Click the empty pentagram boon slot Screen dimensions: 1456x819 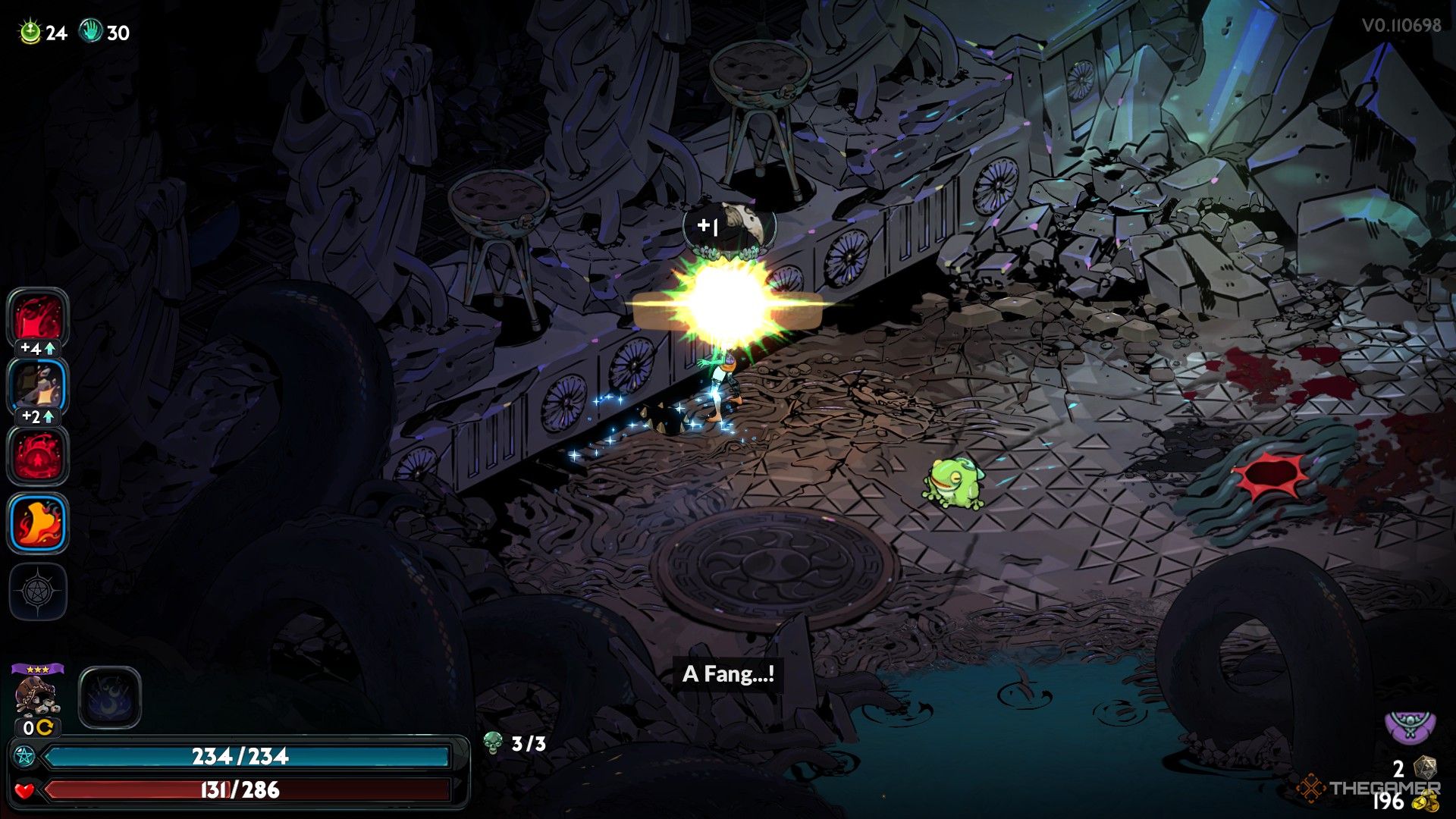coord(38,591)
